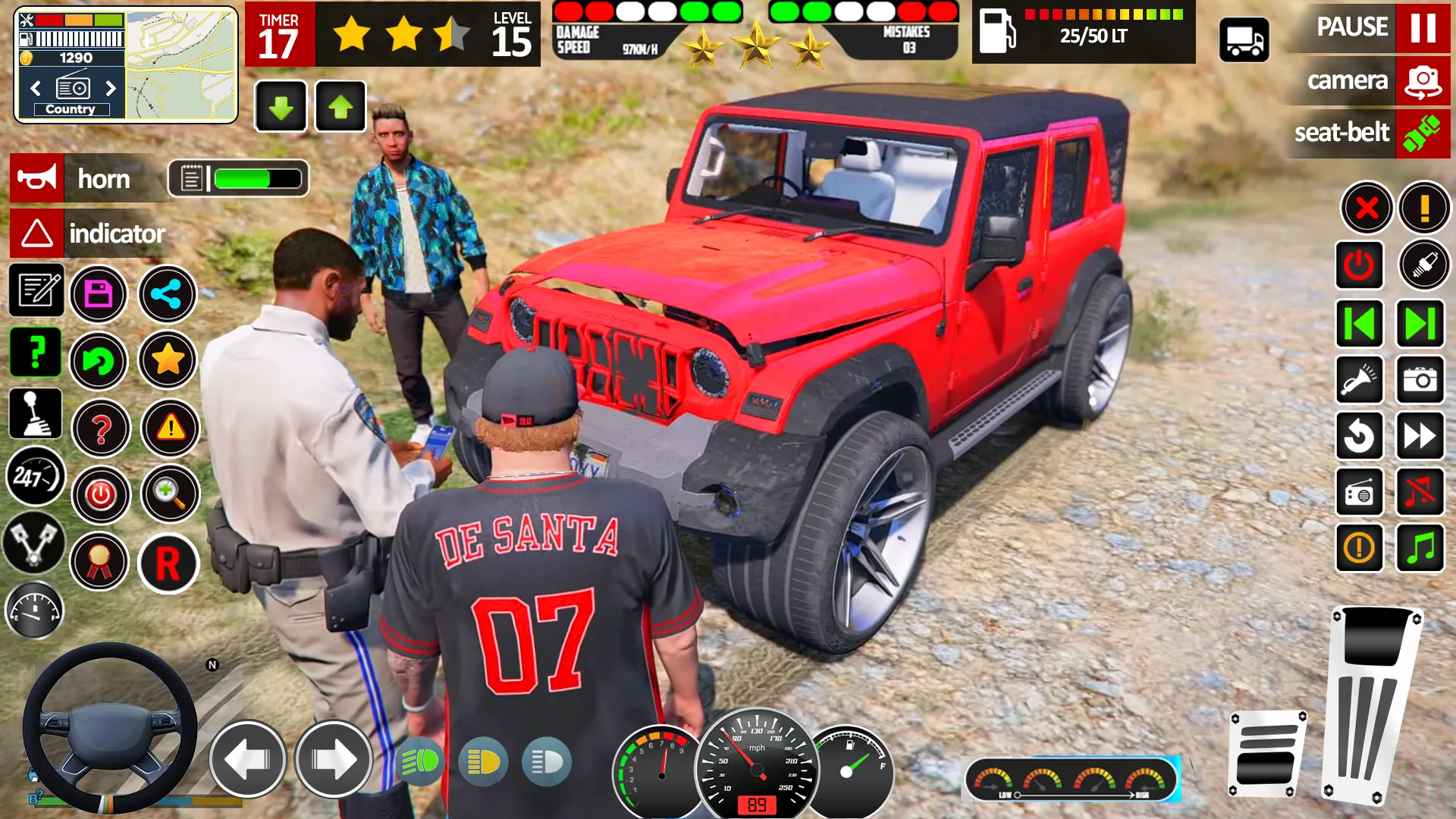Click the pink save icon
1456x819 pixels.
pyautogui.click(x=98, y=294)
